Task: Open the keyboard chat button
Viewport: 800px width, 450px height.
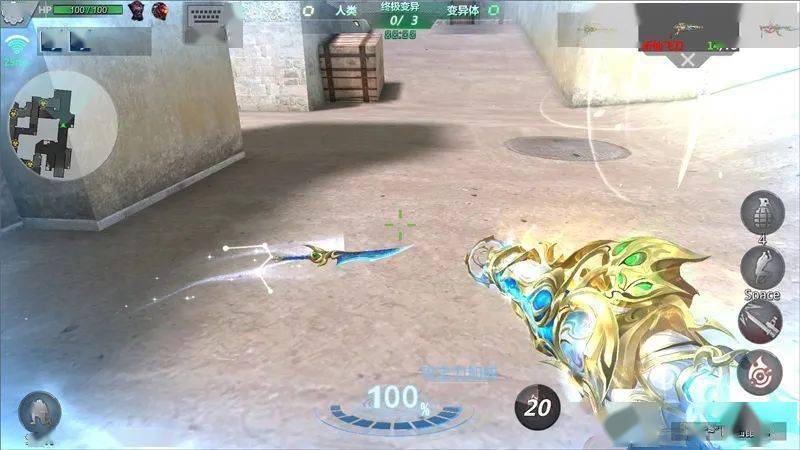Action: pyautogui.click(x=213, y=24)
